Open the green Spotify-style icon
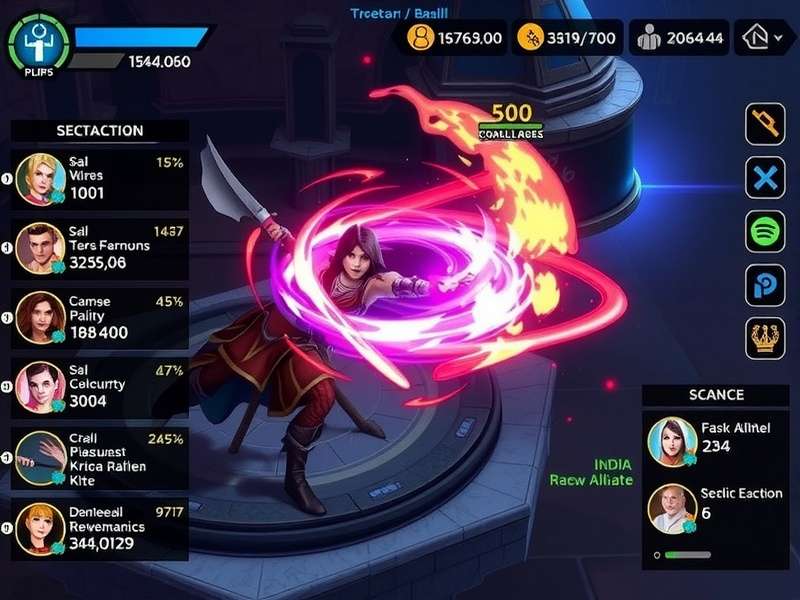 (766, 232)
